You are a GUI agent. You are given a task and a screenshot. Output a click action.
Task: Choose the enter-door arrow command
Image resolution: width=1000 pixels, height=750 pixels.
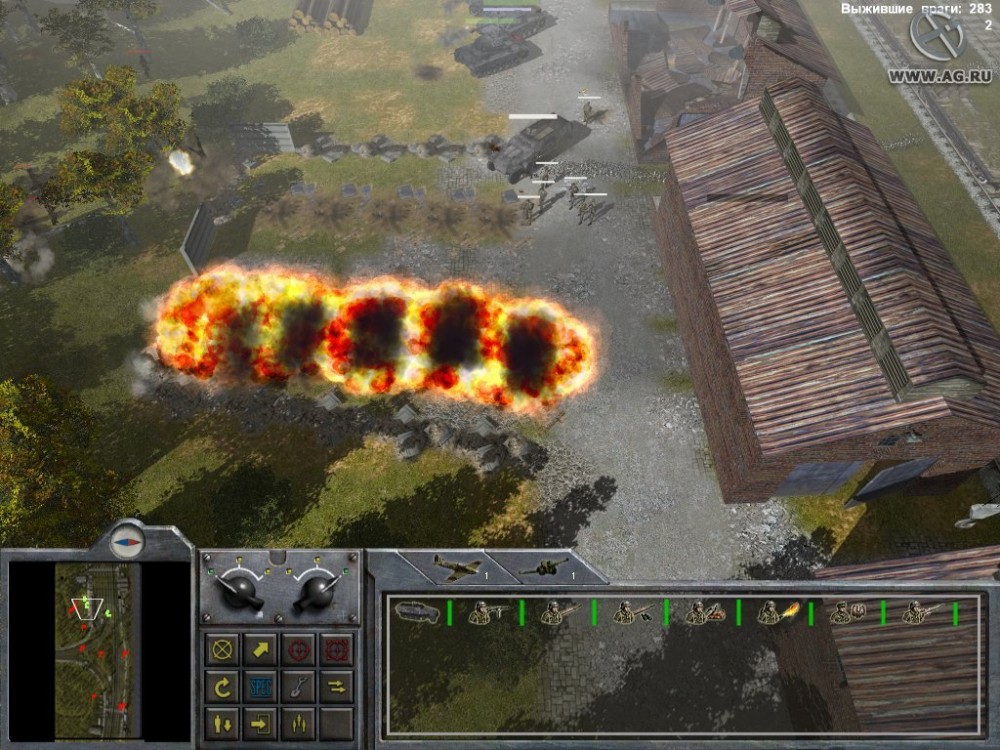coord(260,722)
